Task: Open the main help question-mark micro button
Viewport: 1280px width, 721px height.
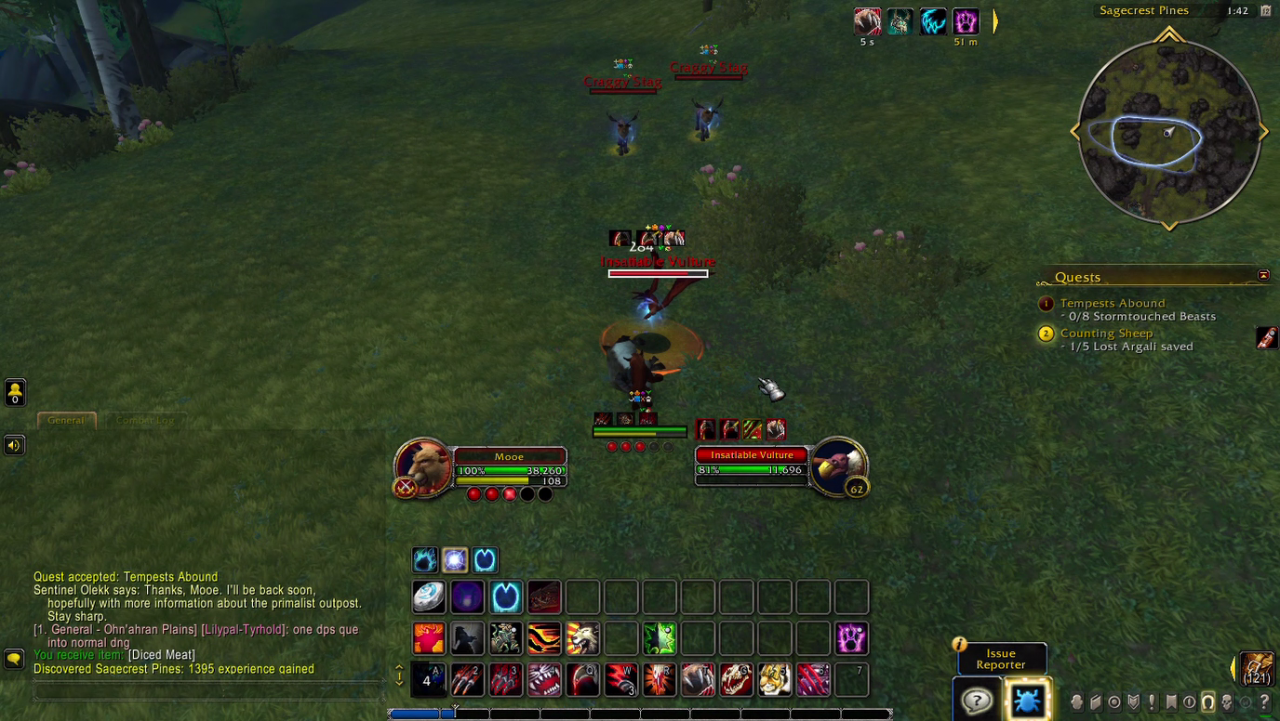Action: tap(1264, 702)
